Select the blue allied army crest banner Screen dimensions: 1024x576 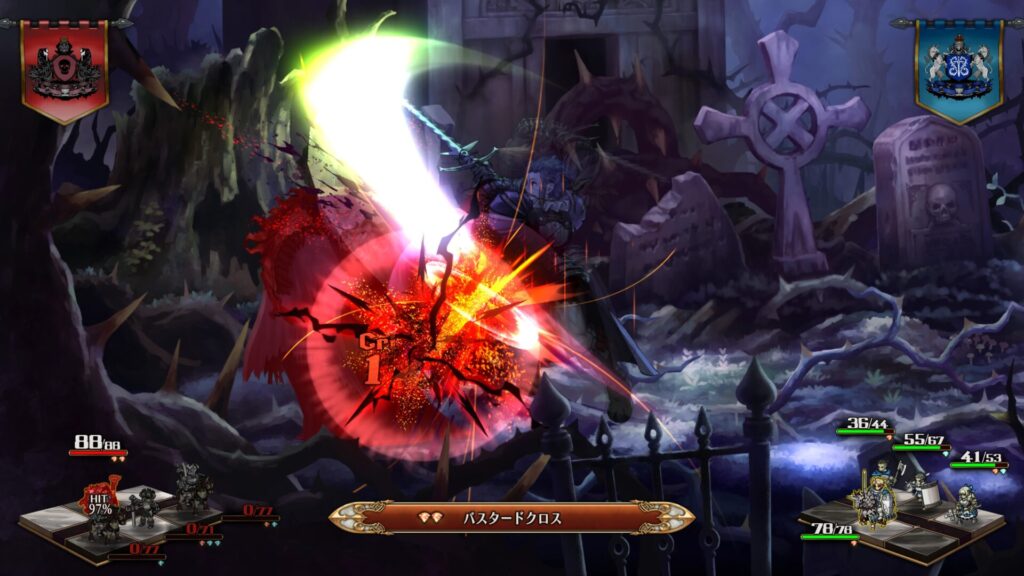click(x=957, y=68)
